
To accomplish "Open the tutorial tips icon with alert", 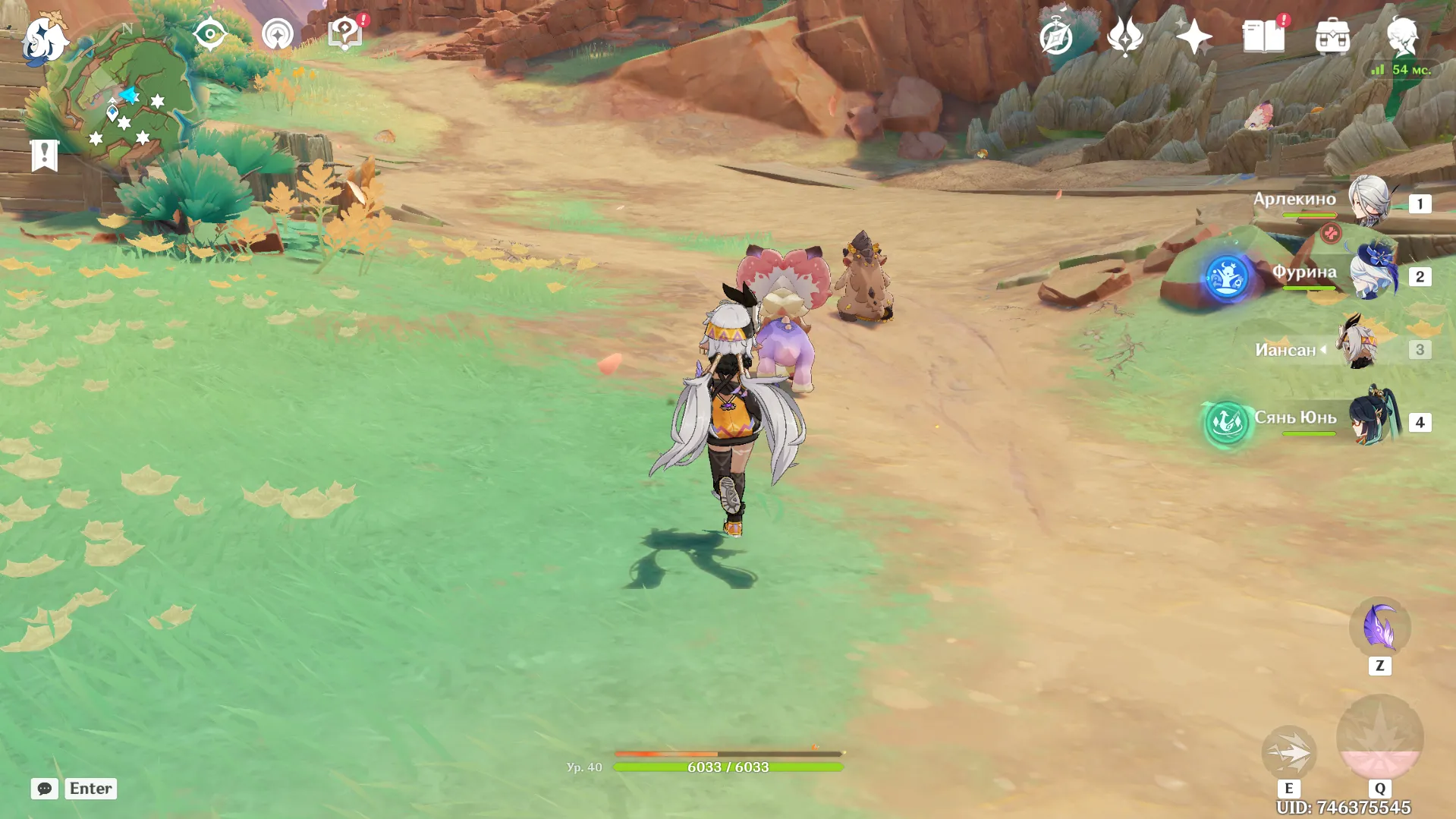I will pos(345,35).
